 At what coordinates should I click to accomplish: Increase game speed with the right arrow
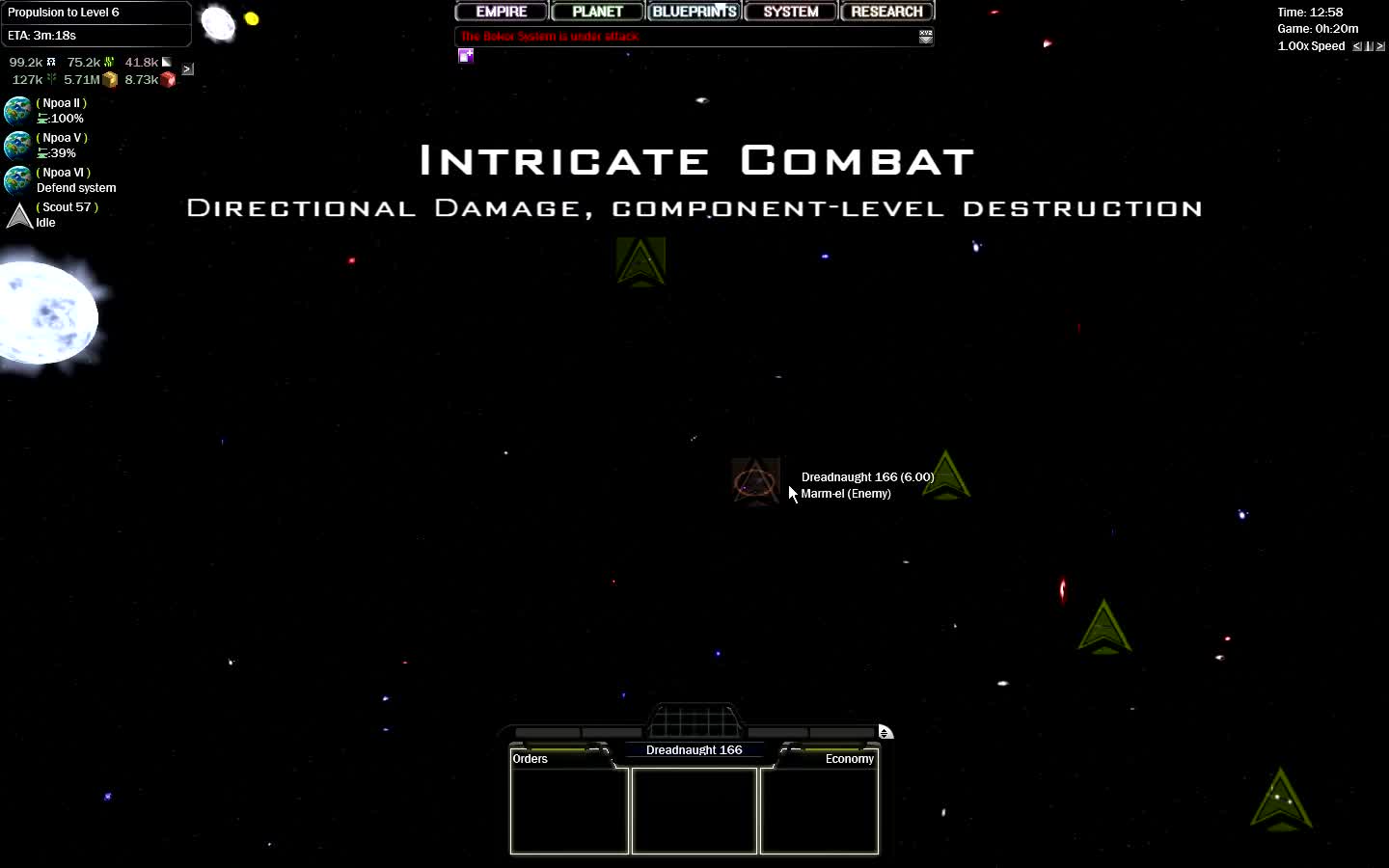(1380, 46)
